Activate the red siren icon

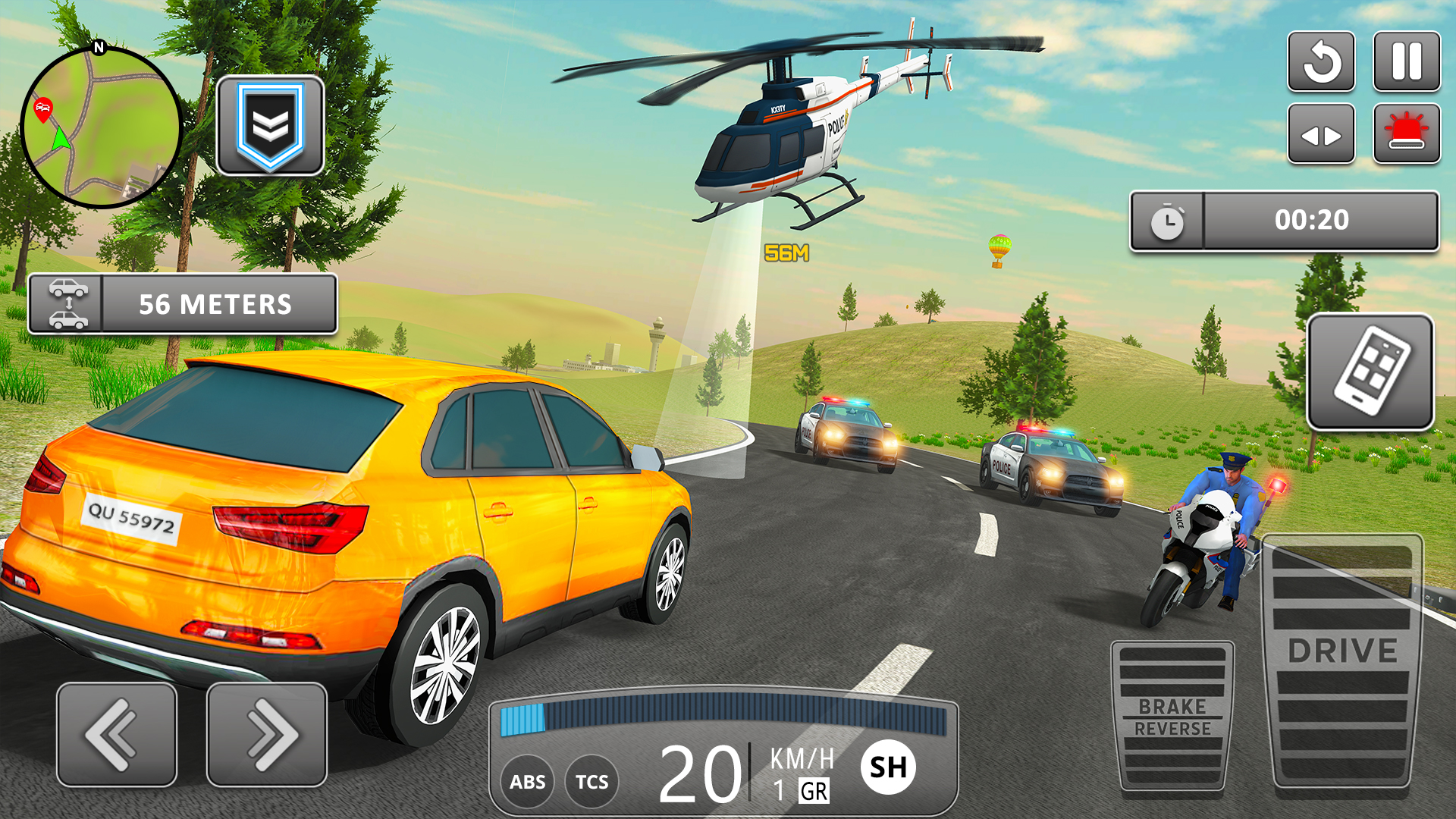[1407, 133]
